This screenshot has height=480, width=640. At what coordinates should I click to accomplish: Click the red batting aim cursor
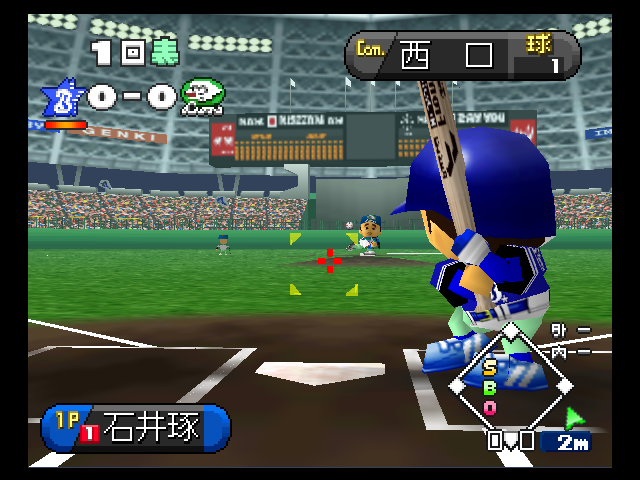tap(329, 262)
